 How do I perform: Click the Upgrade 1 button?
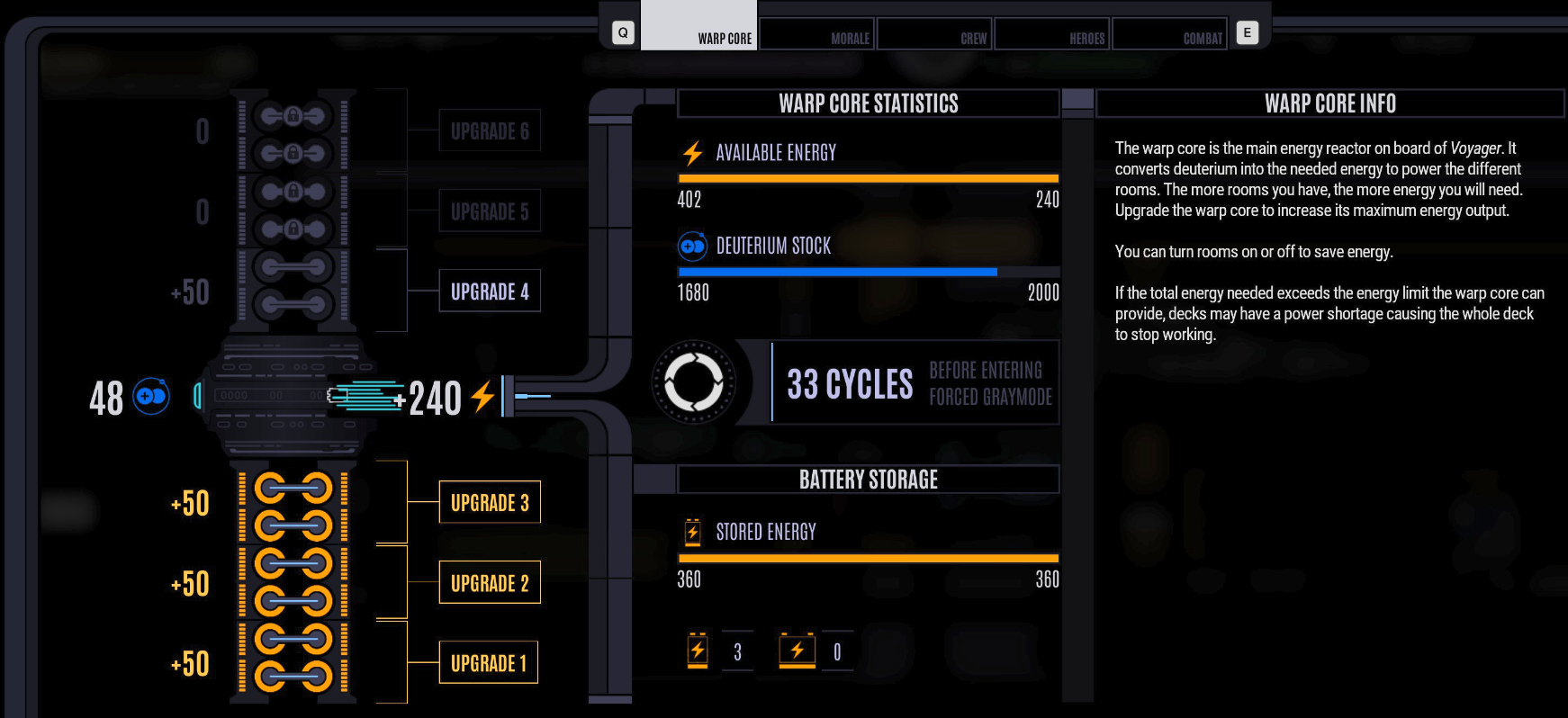point(489,663)
